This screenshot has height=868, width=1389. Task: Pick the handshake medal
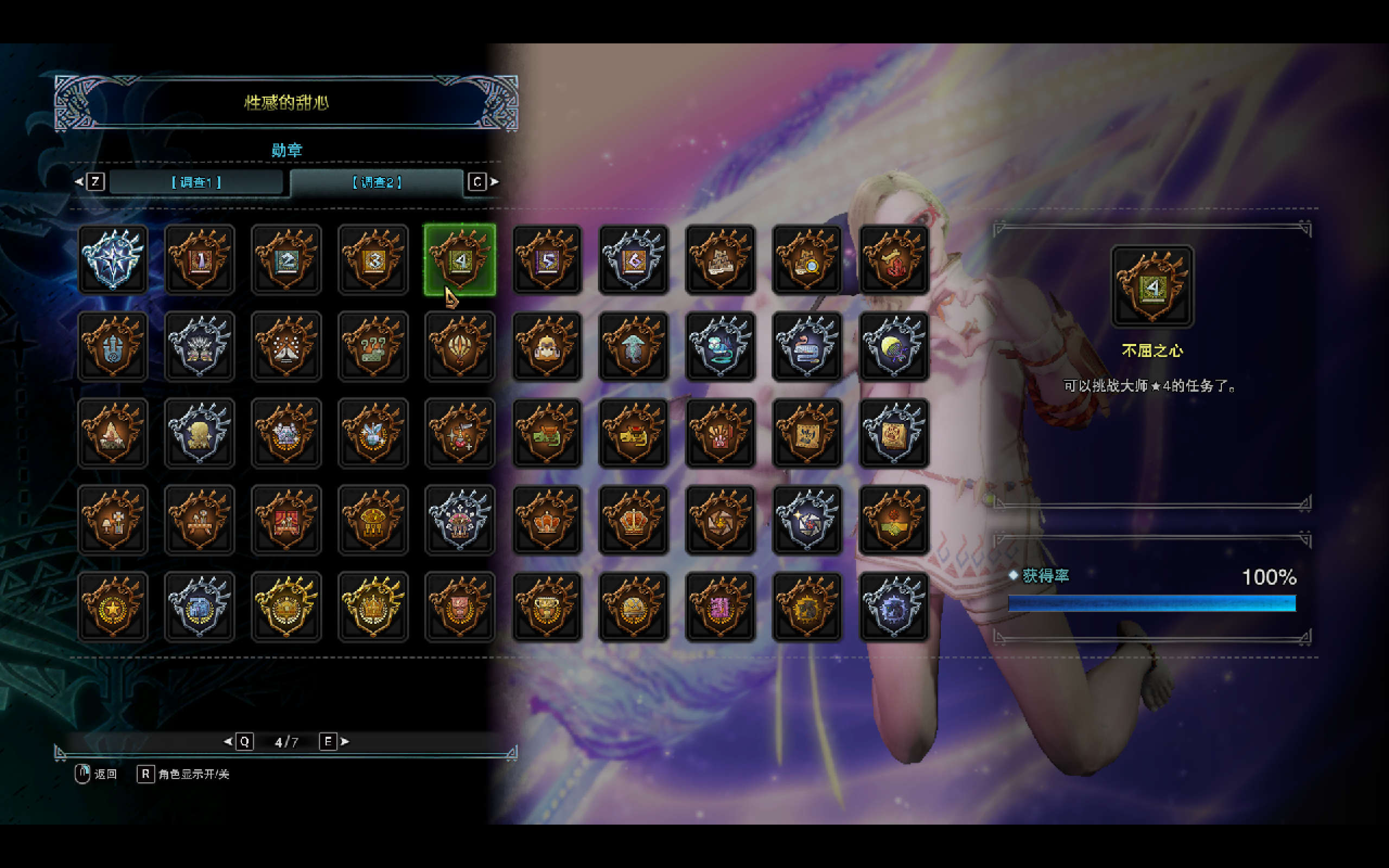(x=894, y=520)
